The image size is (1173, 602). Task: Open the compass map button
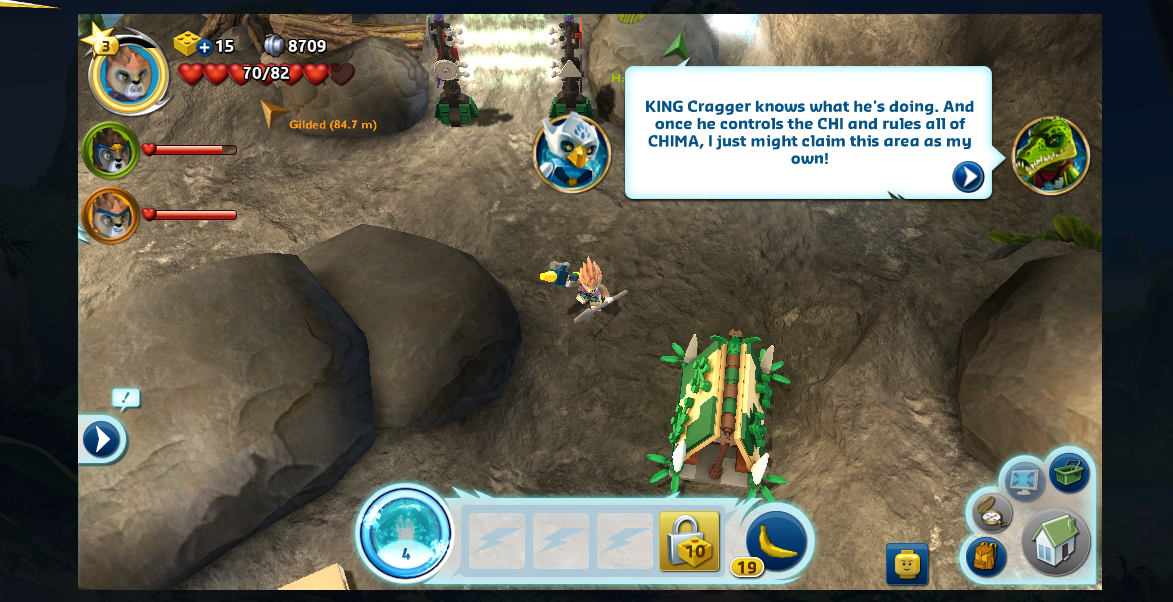coord(991,512)
